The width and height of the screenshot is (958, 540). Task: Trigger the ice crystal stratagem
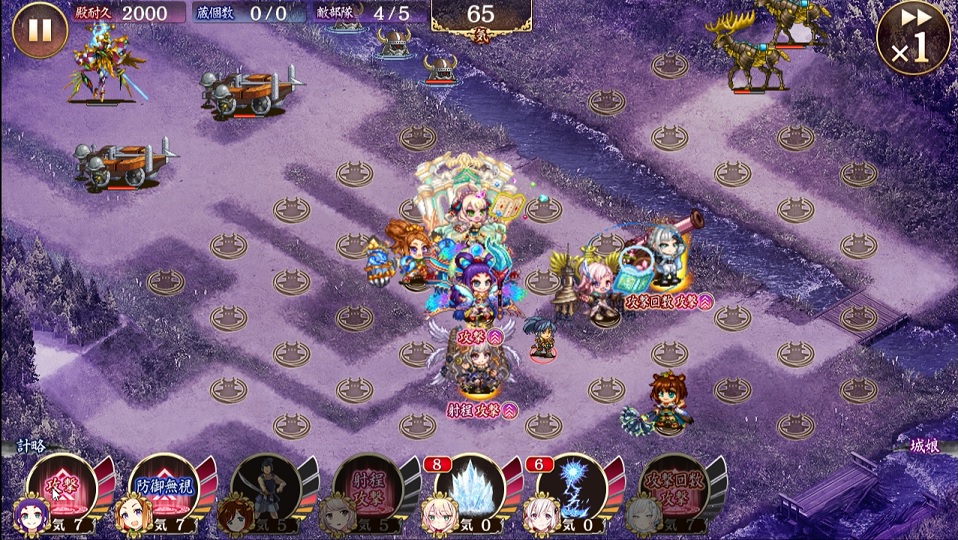point(471,490)
